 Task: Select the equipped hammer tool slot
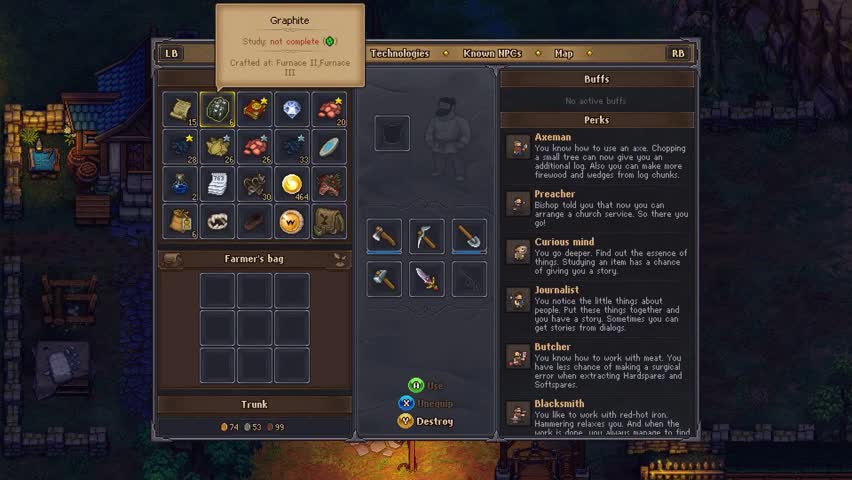[x=385, y=278]
